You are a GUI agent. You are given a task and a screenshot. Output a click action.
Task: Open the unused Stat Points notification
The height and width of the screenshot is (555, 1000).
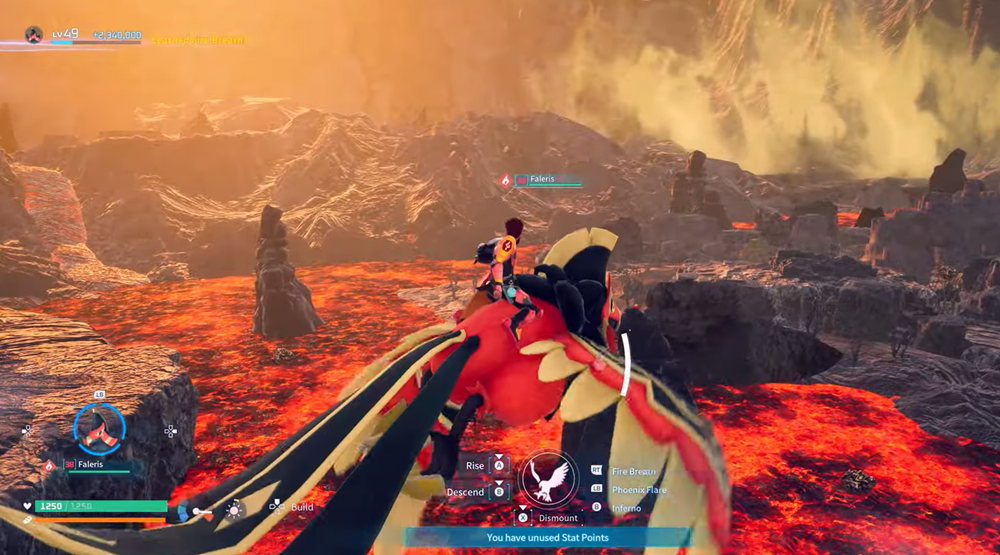click(547, 538)
